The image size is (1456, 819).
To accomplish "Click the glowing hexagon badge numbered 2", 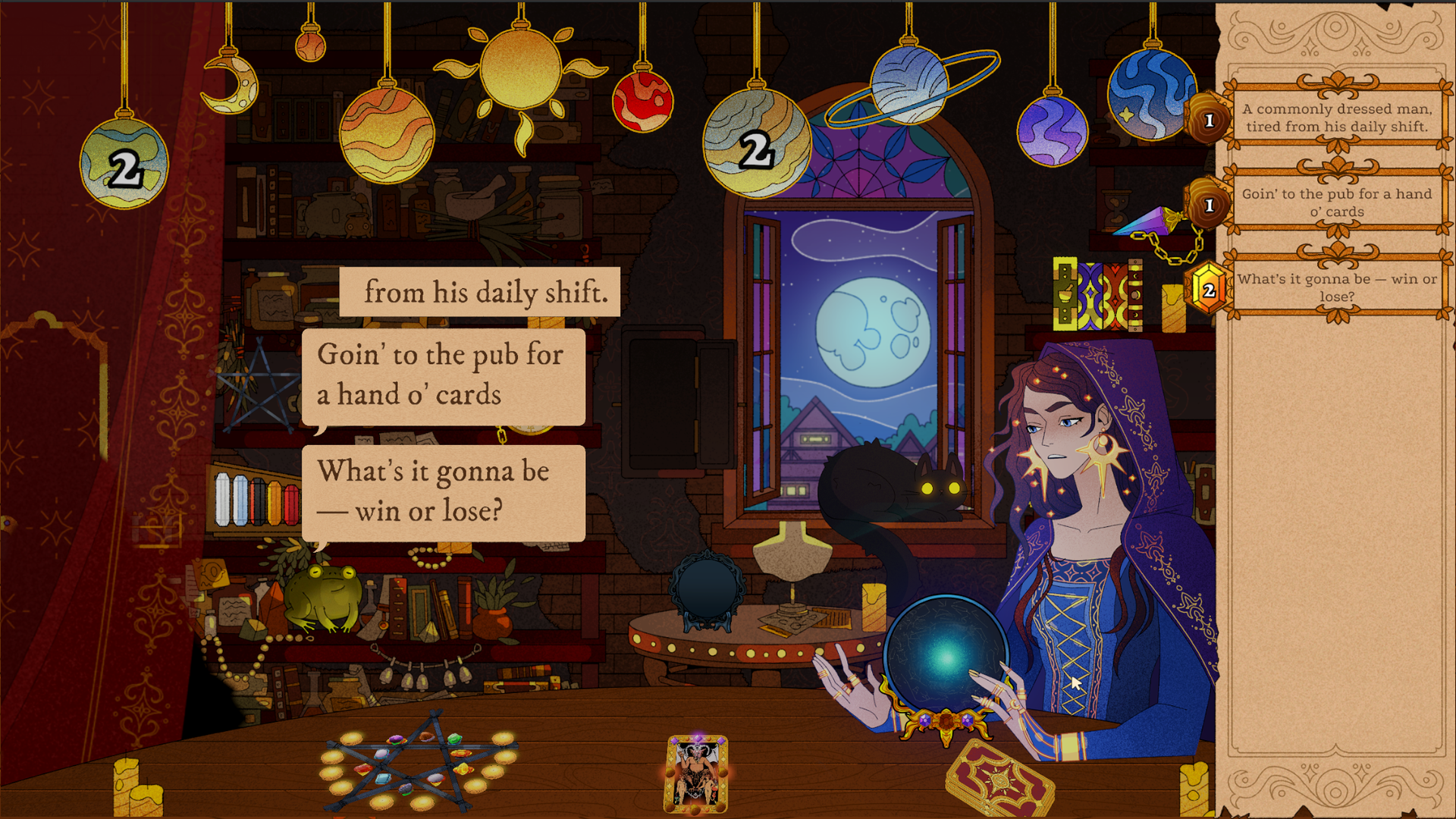I will pyautogui.click(x=1208, y=289).
